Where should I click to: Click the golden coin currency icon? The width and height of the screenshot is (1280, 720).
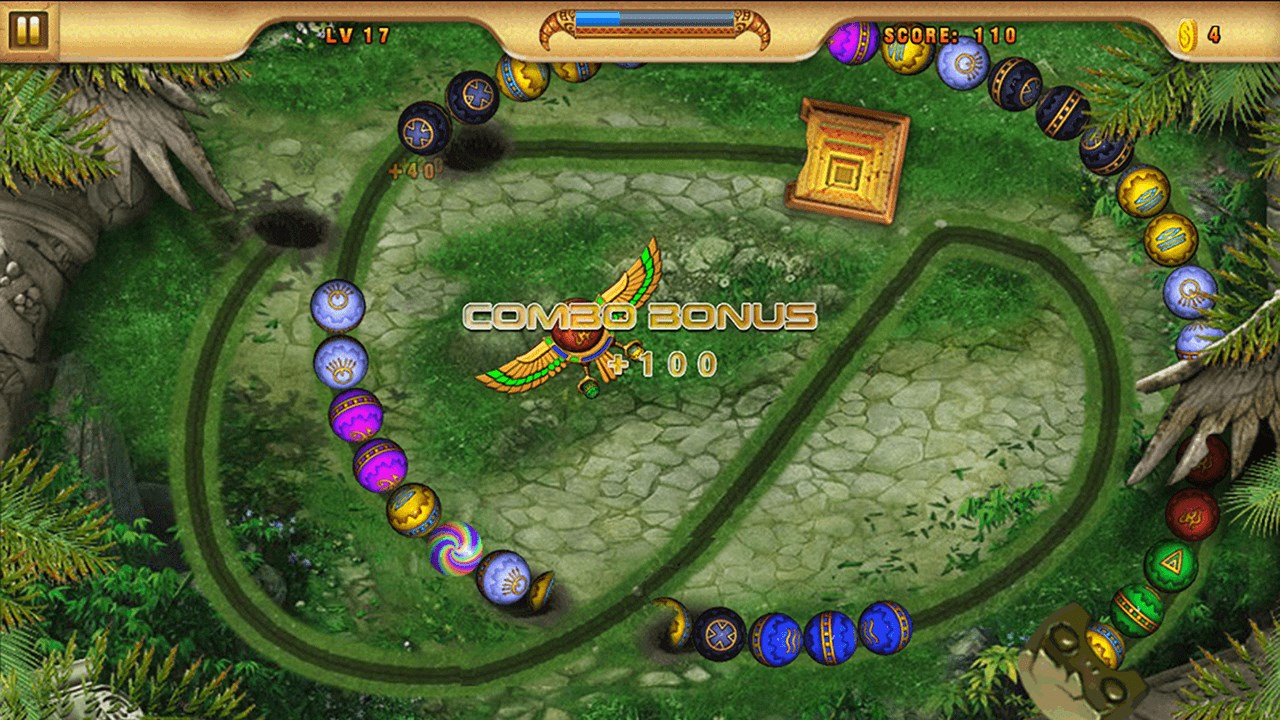click(1188, 33)
